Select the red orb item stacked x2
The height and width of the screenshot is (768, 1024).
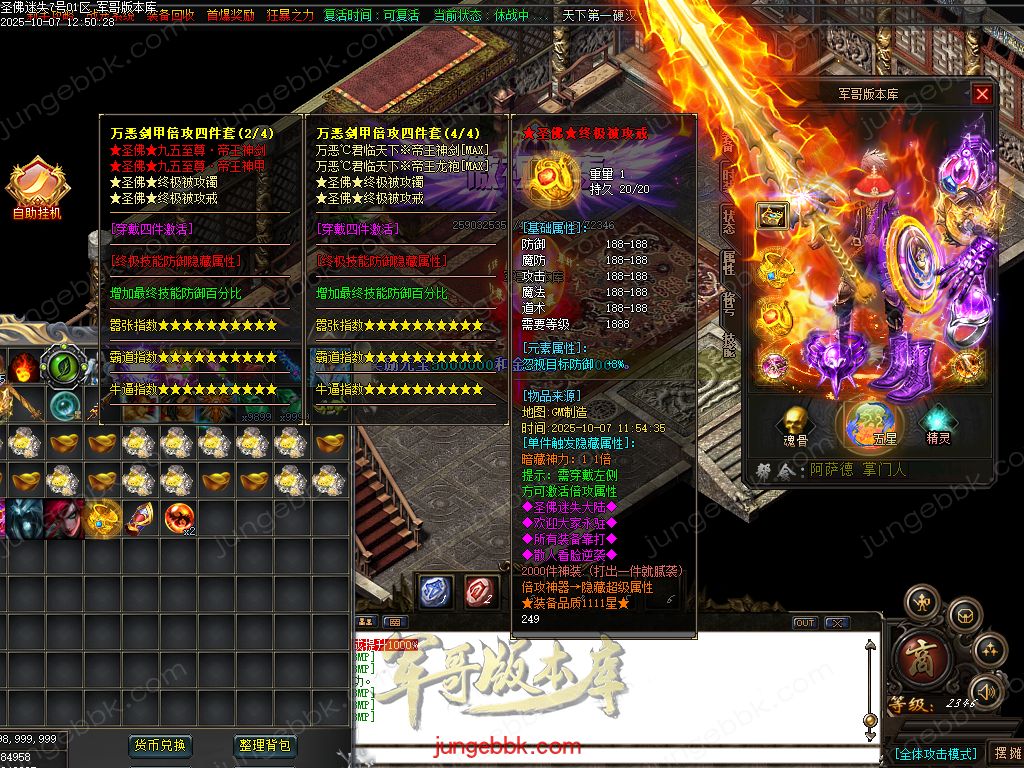click(x=180, y=518)
